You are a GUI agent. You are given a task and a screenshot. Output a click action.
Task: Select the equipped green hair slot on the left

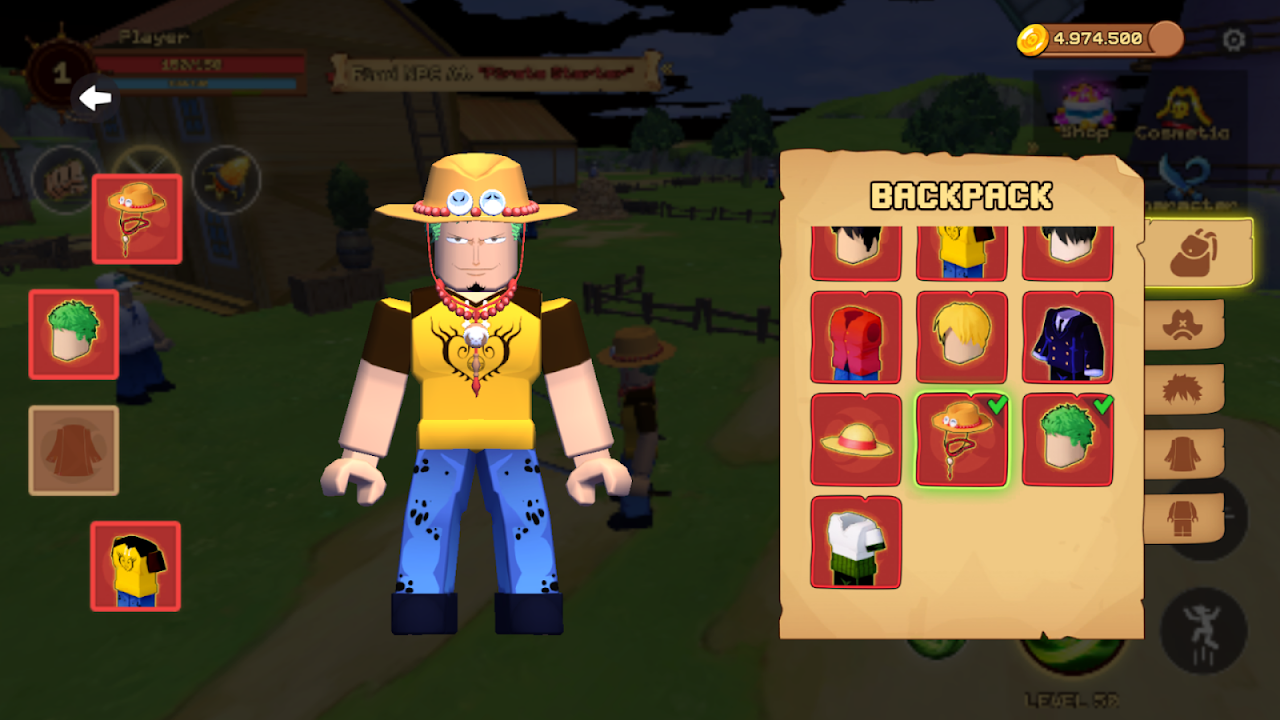tap(74, 334)
